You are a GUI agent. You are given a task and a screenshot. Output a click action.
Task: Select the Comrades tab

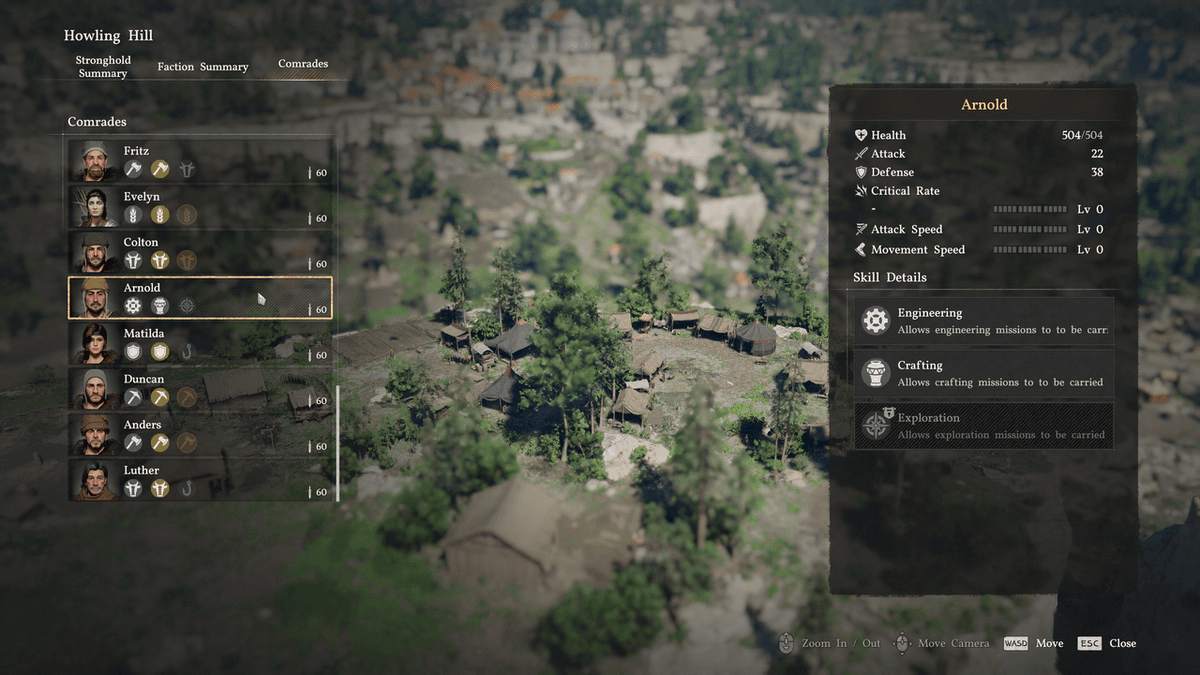pos(303,64)
